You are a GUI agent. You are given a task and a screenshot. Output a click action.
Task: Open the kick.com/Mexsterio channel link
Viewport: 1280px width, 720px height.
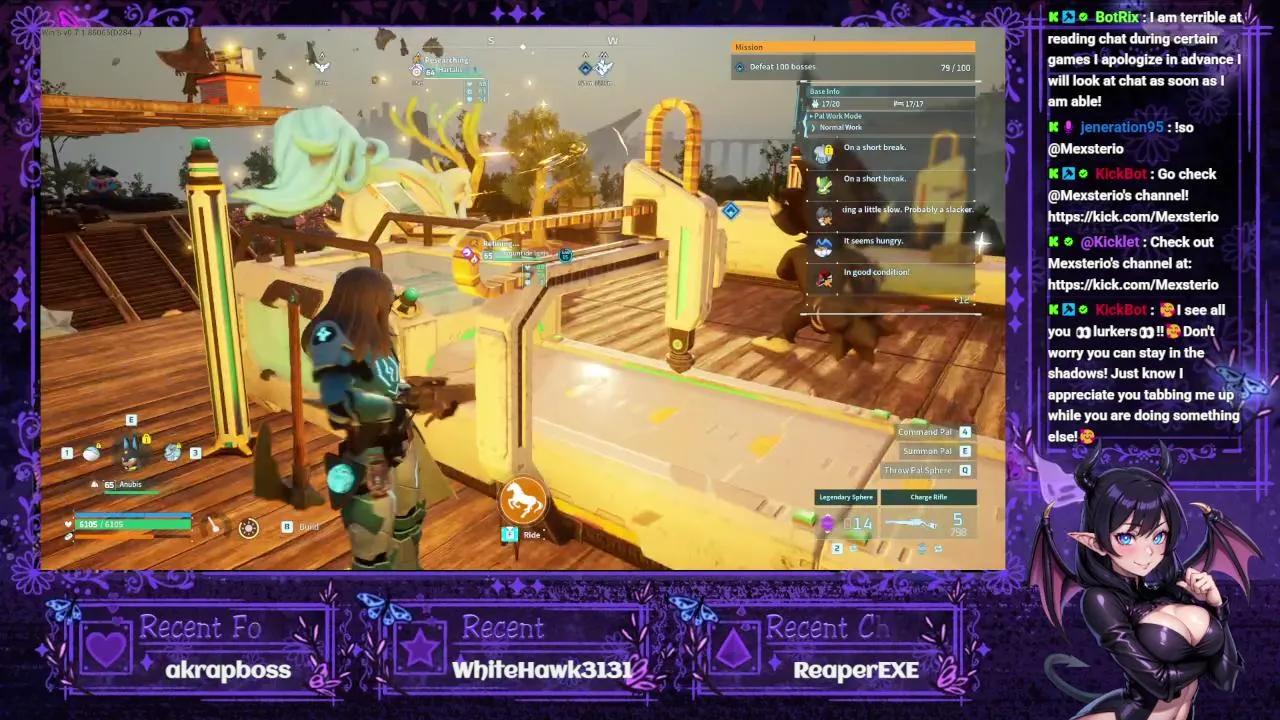(1133, 216)
